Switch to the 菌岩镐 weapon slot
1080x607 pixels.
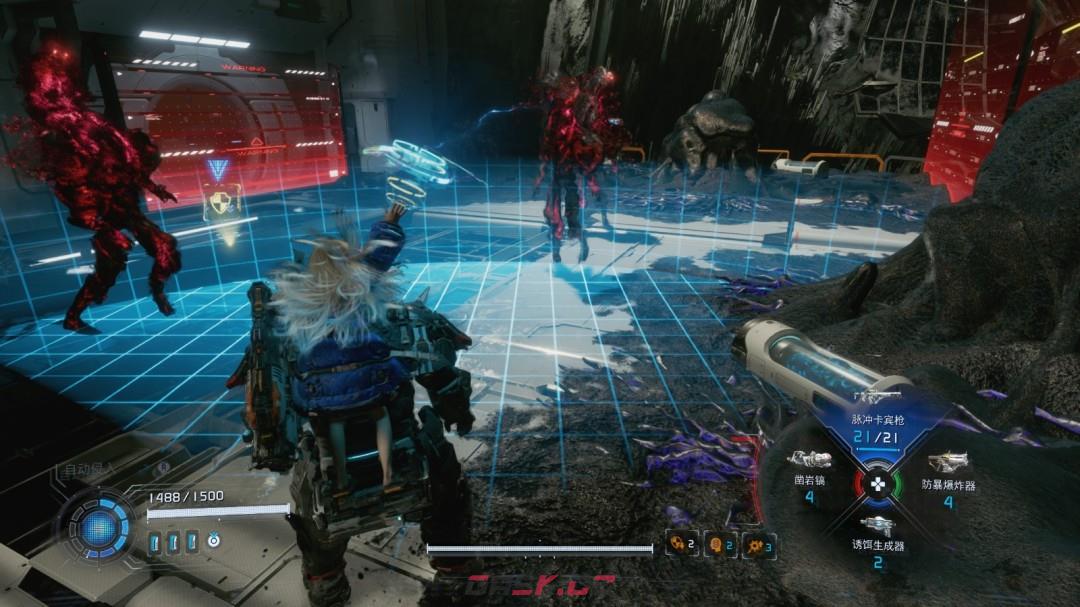pos(809,473)
